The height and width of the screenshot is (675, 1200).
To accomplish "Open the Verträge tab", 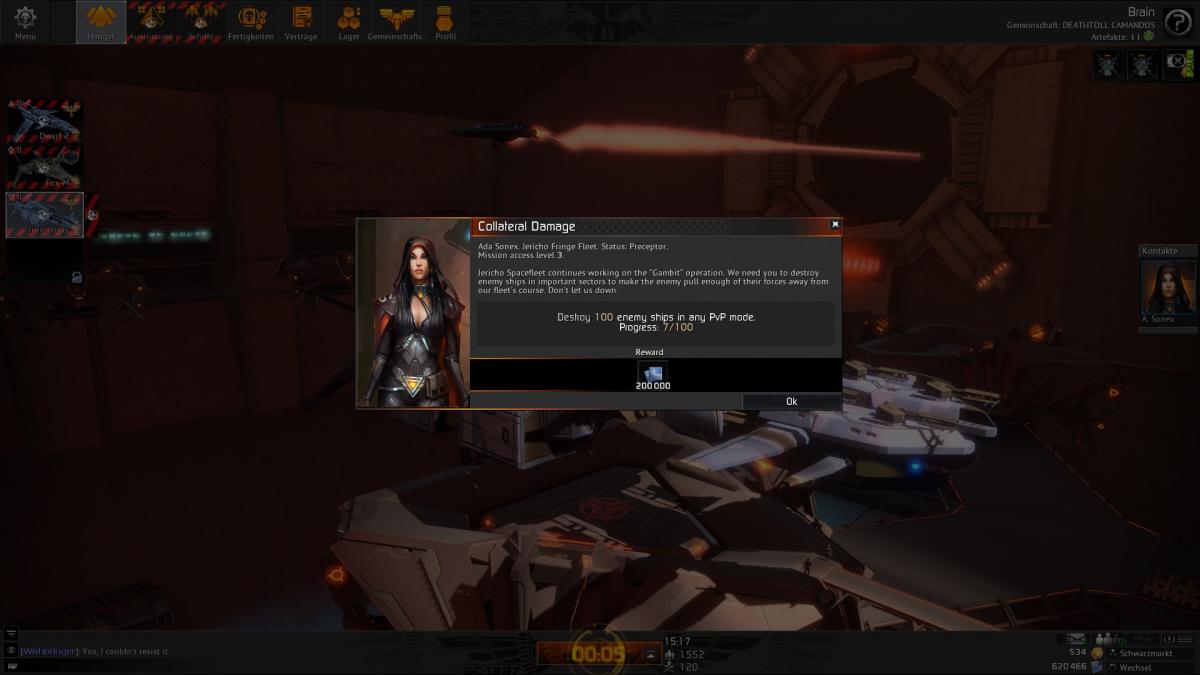I will [x=301, y=22].
